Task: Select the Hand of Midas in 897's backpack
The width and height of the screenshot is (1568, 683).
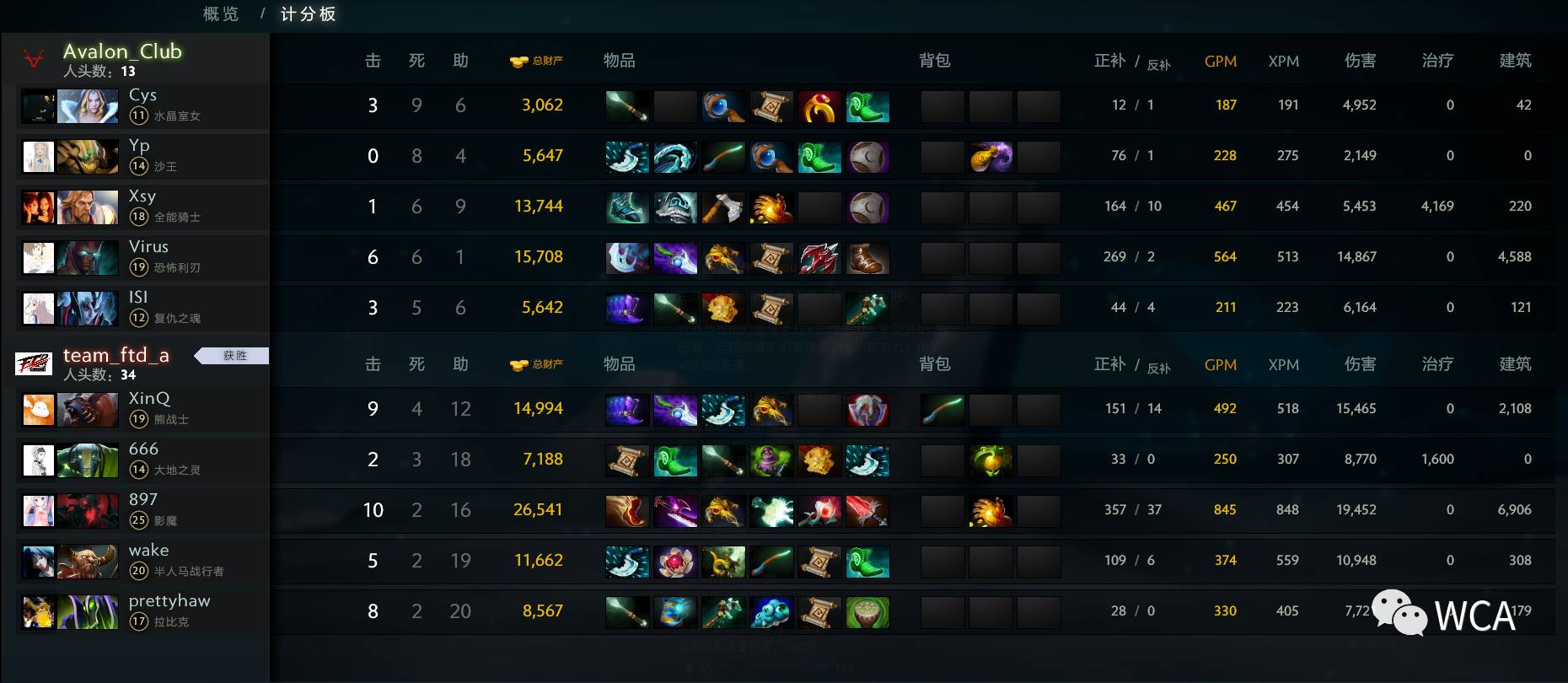Action: [991, 509]
